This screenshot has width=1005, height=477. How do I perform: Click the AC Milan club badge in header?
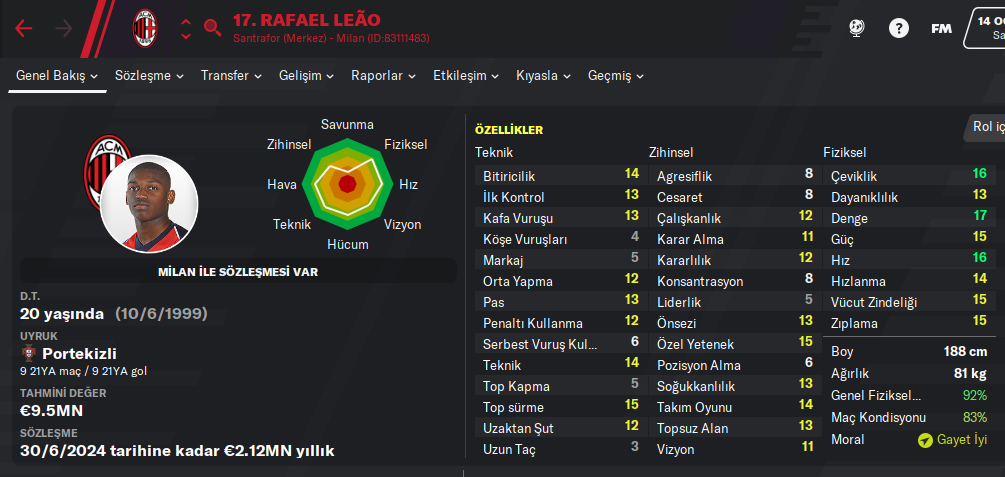tap(145, 28)
